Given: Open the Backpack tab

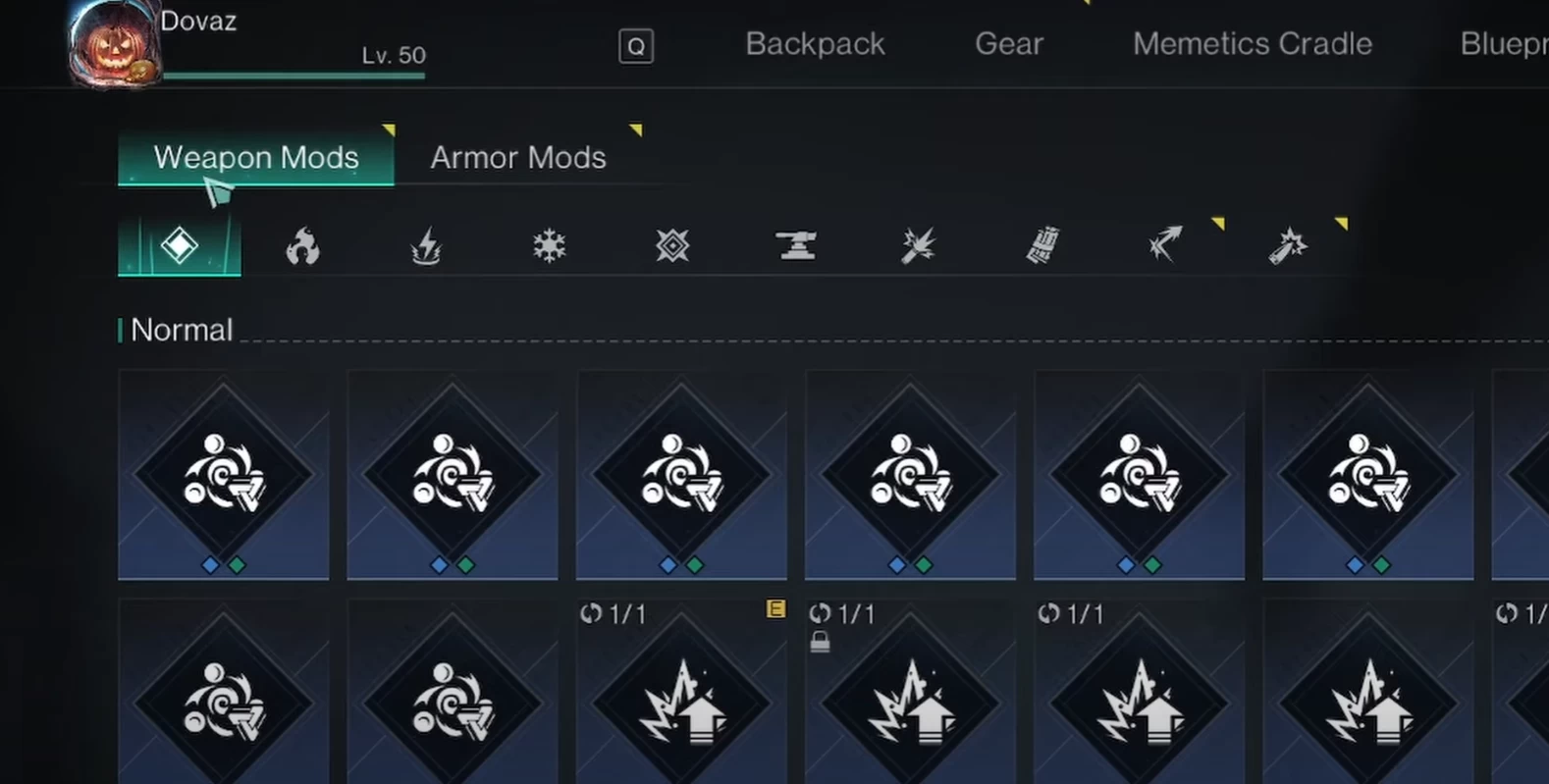Looking at the screenshot, I should 815,44.
